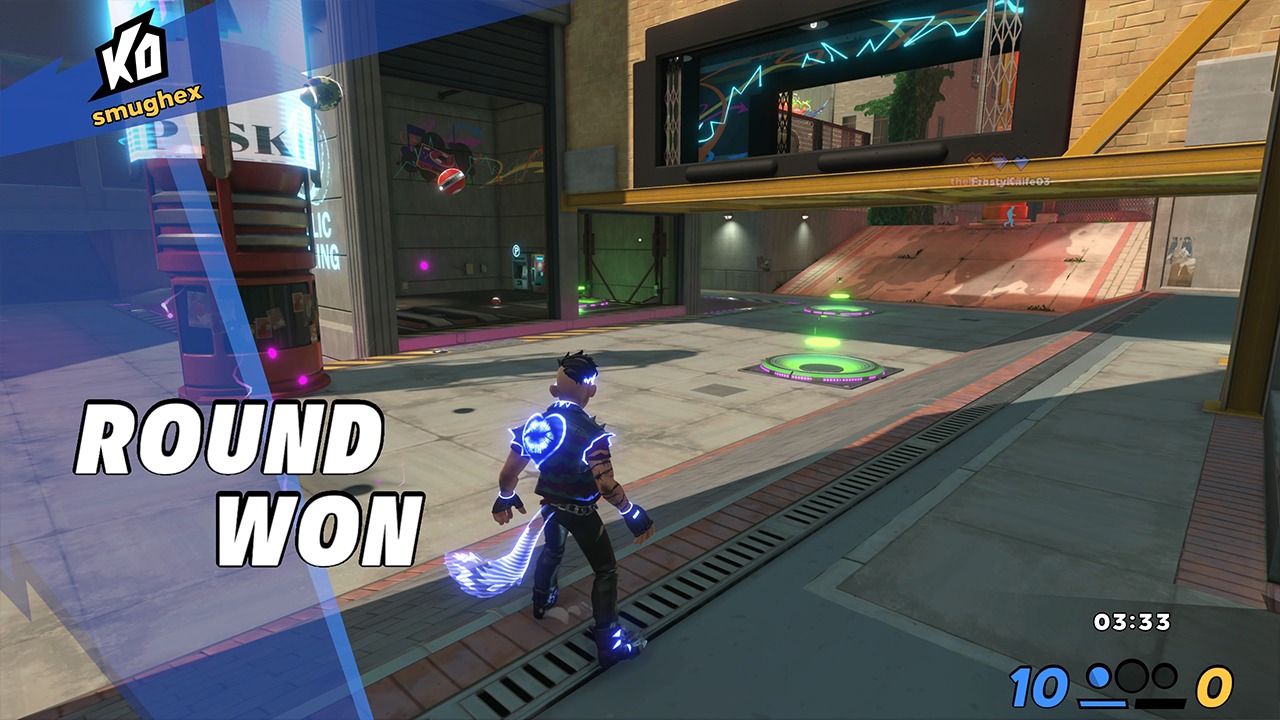Click the dodgeball floating near the graffiti wall

[x=449, y=180]
